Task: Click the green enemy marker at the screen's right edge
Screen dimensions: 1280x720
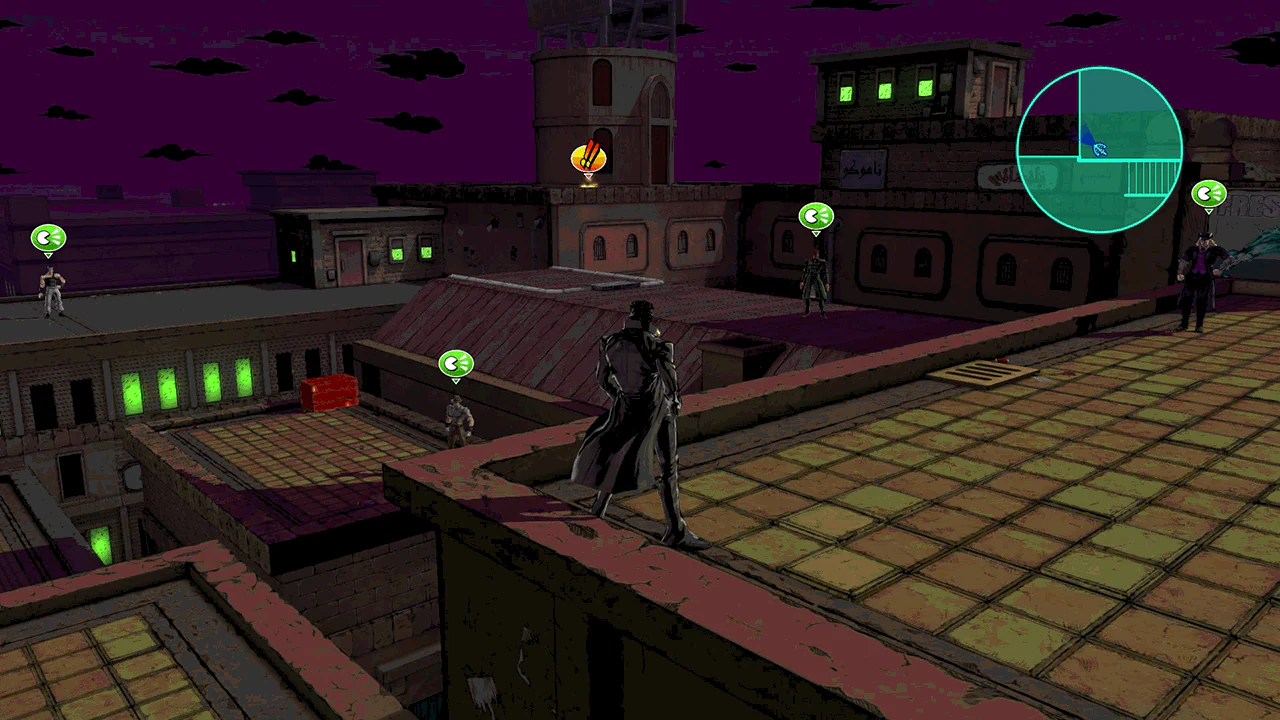Action: (1208, 193)
